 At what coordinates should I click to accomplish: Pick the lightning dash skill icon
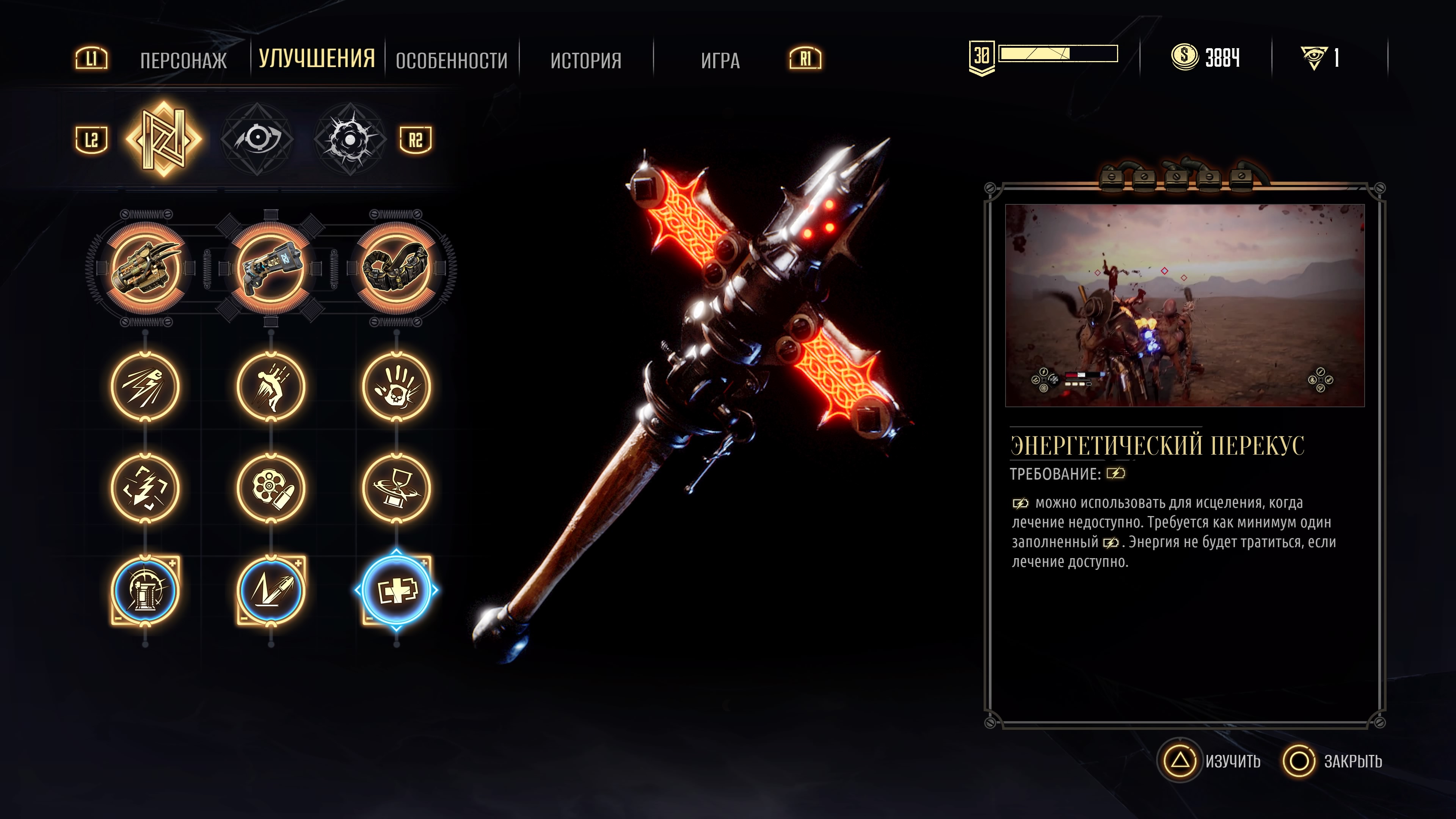146,387
